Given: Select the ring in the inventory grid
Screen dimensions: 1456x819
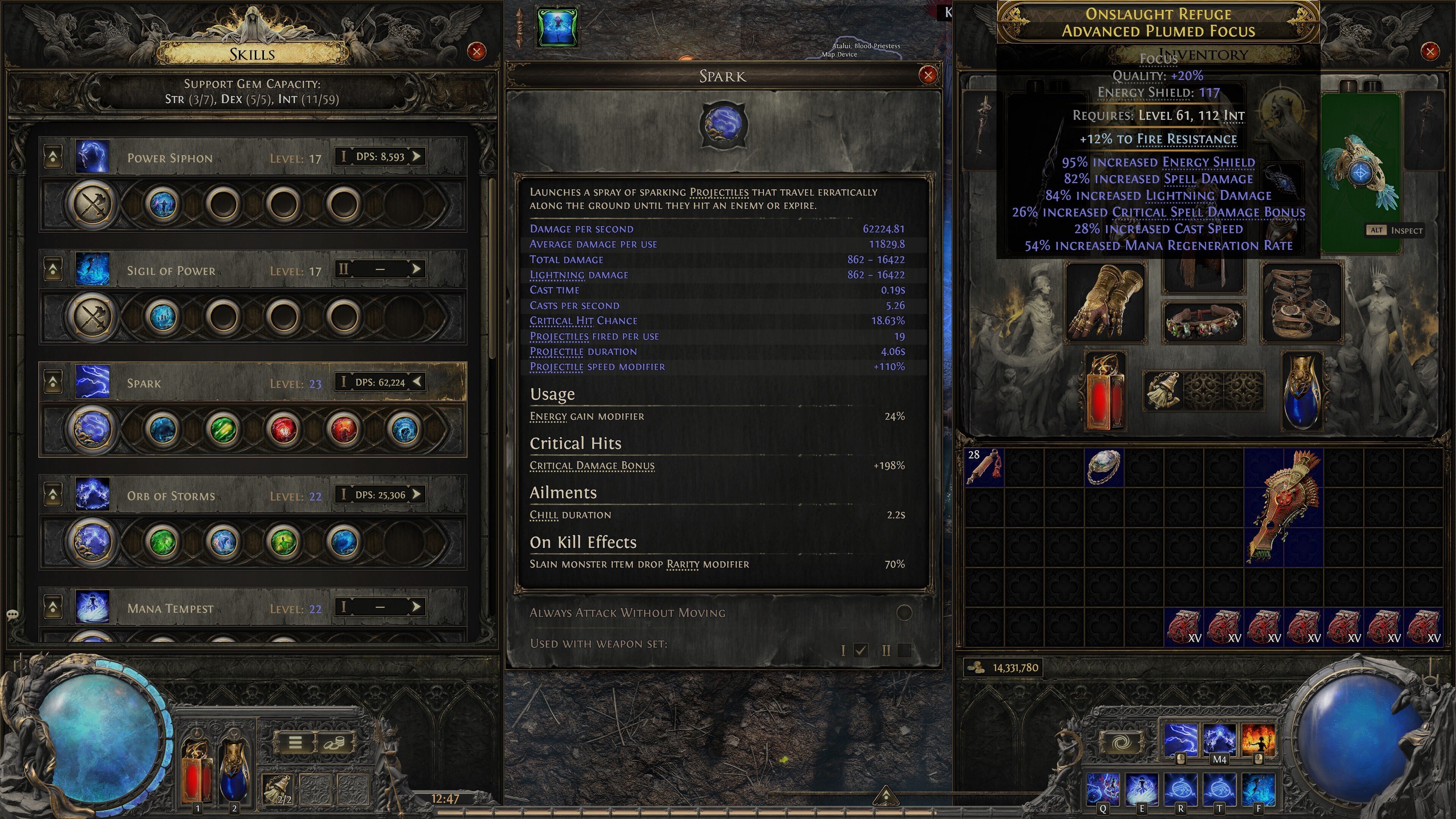Looking at the screenshot, I should (1104, 466).
